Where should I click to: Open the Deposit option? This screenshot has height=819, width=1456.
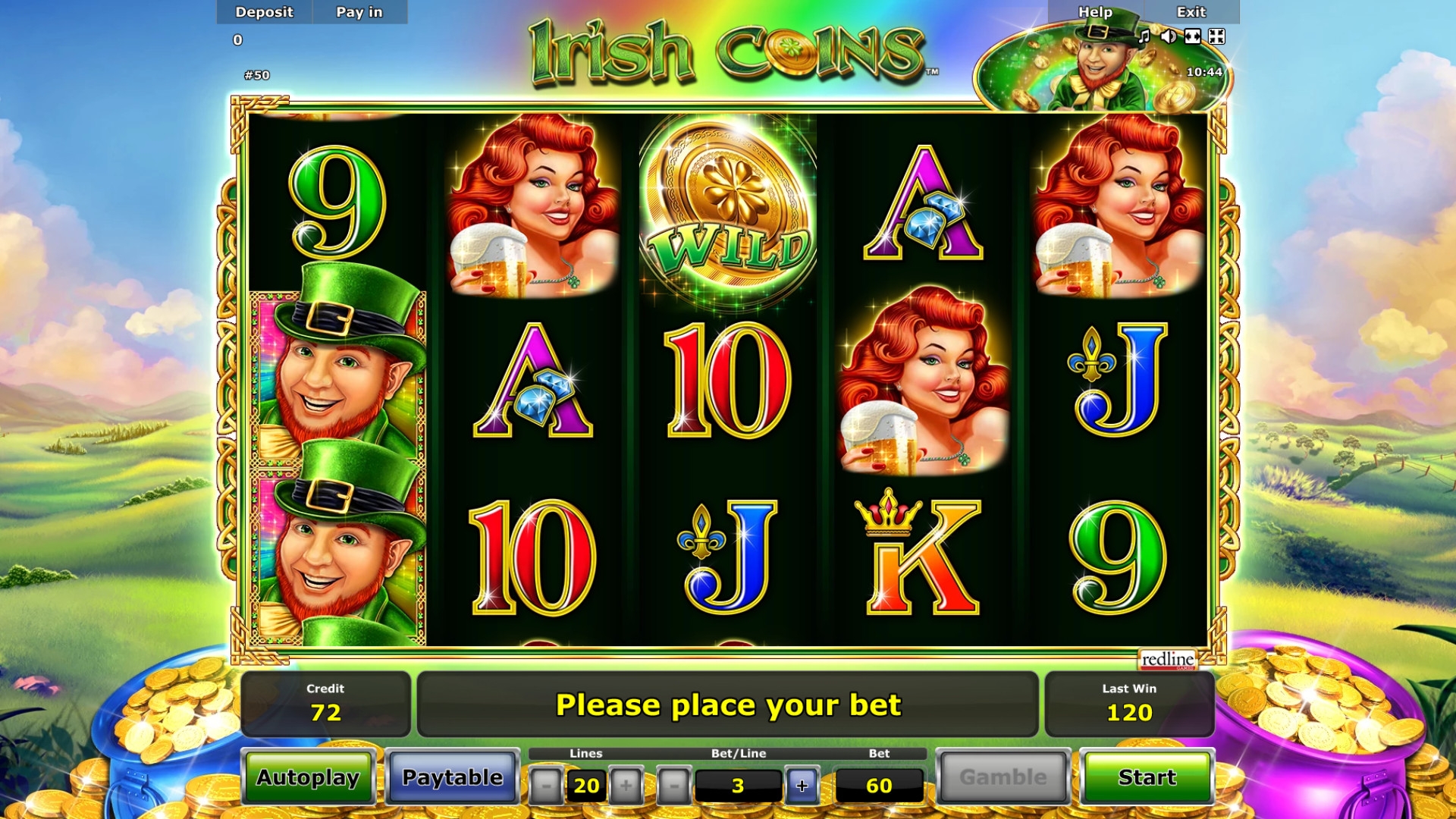[x=264, y=12]
